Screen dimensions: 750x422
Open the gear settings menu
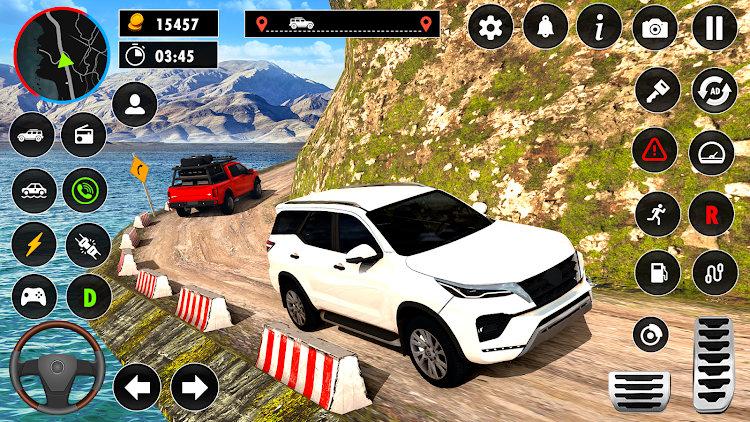click(x=490, y=28)
